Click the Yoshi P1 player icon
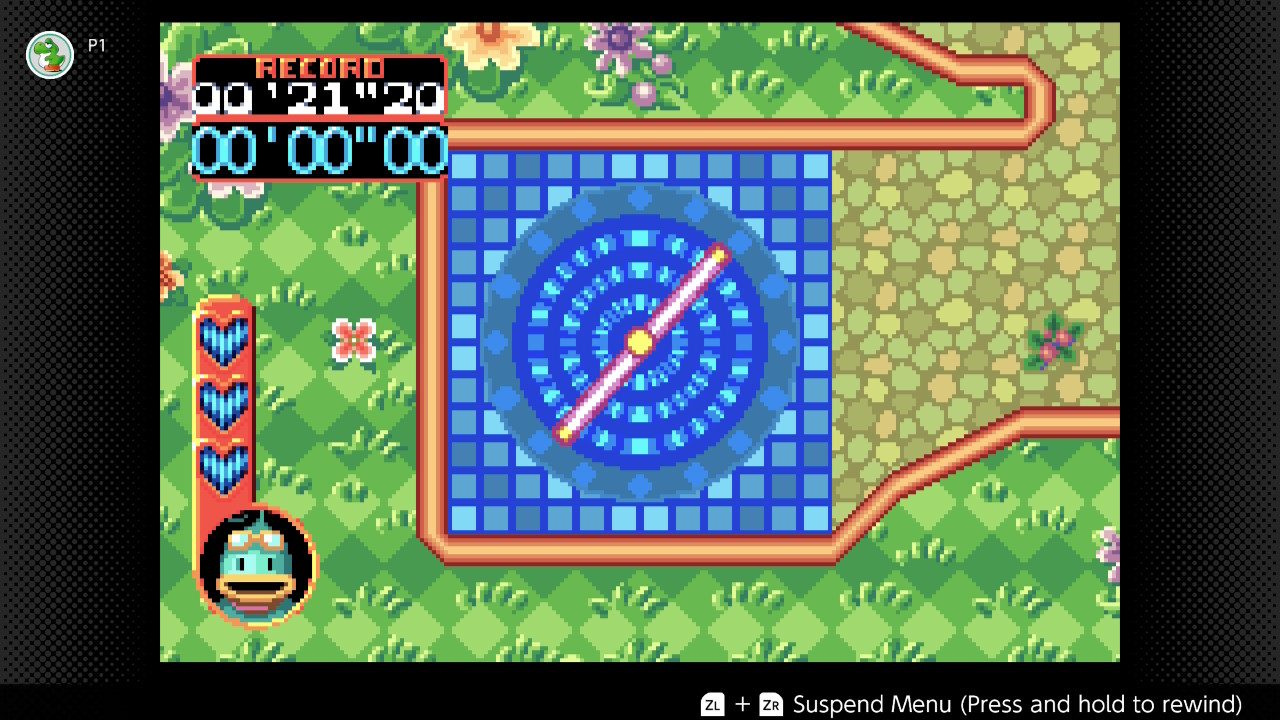The width and height of the screenshot is (1280, 720). pos(50,56)
